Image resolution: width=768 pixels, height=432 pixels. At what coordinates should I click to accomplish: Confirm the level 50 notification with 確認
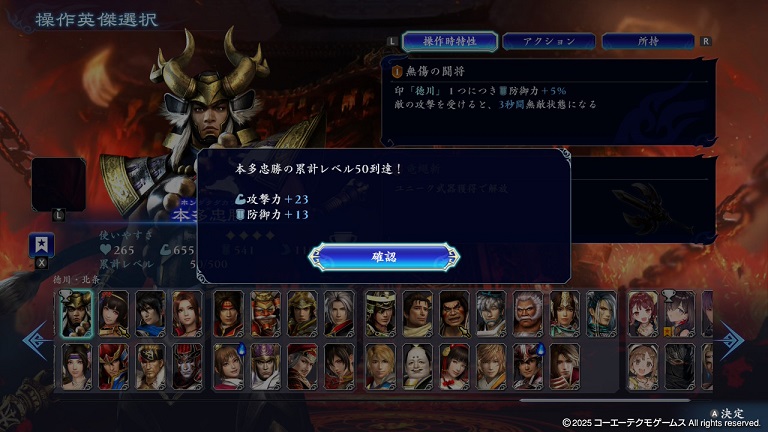click(x=384, y=257)
